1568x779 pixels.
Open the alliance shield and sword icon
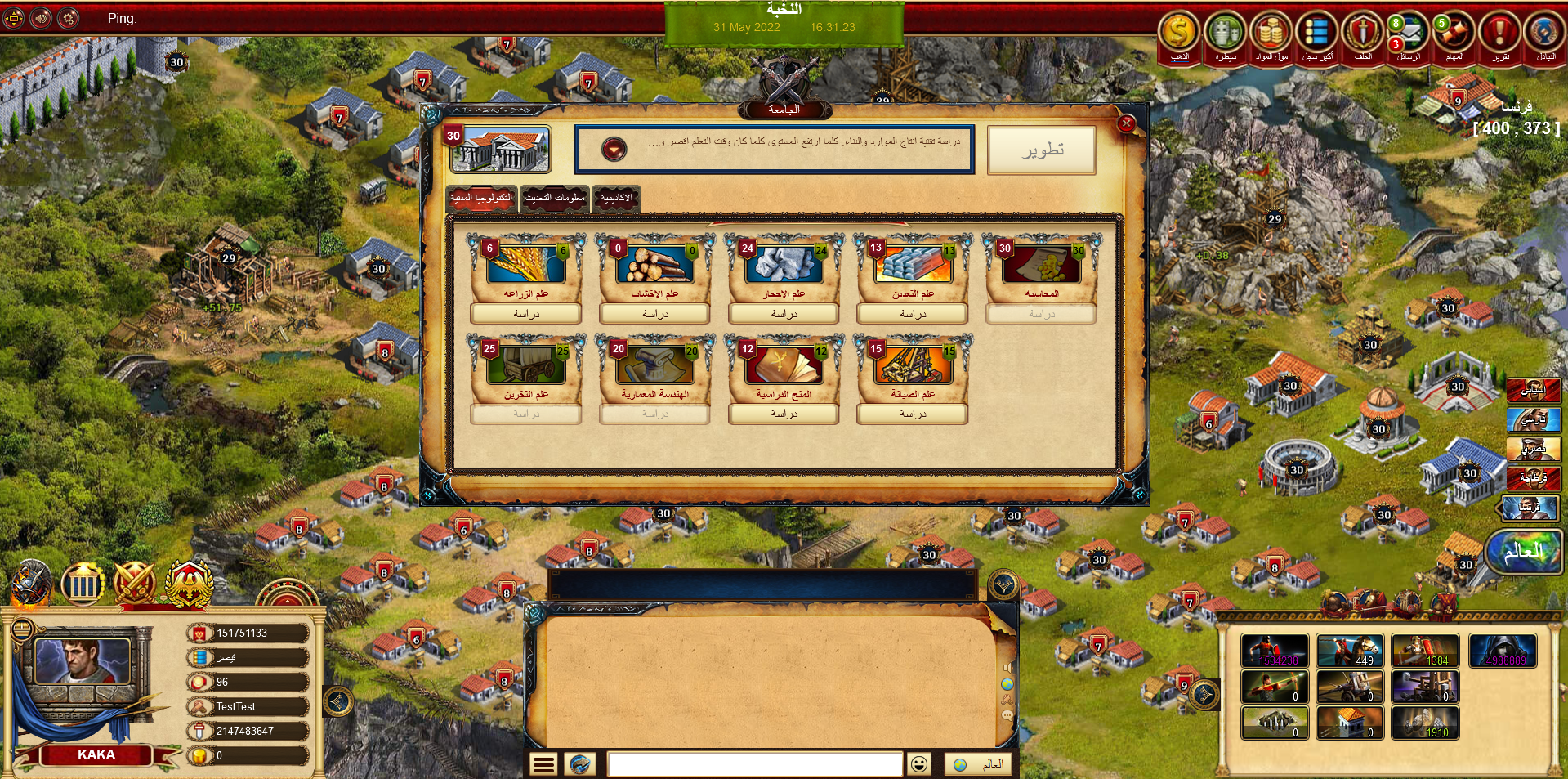click(1363, 34)
